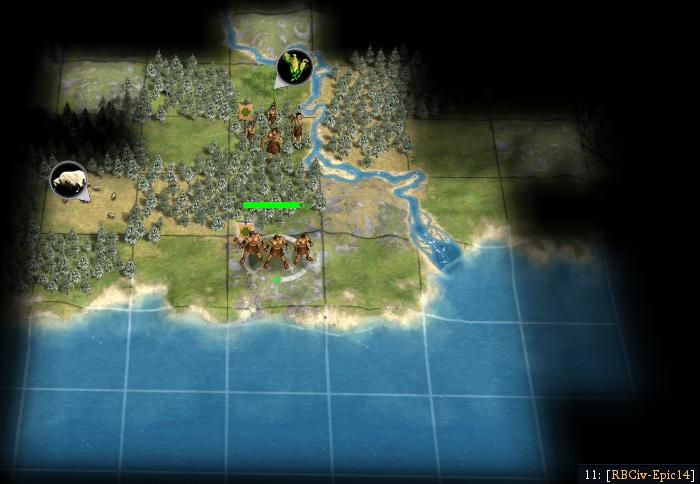
Task: Select the settler group beside the corn
Action: 272,128
